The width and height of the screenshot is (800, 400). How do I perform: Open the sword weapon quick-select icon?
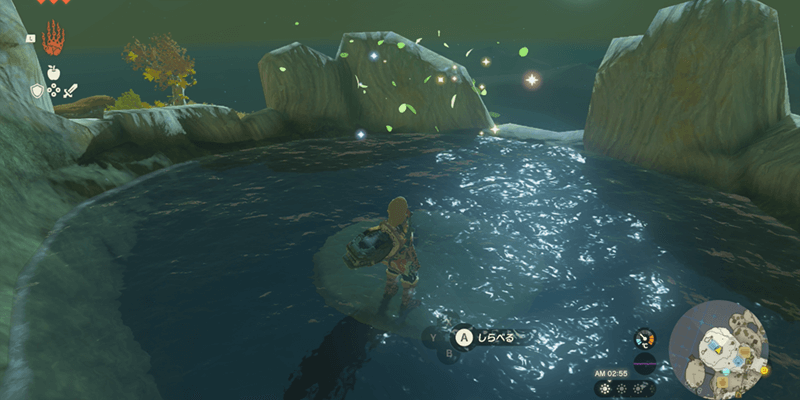(x=70, y=91)
